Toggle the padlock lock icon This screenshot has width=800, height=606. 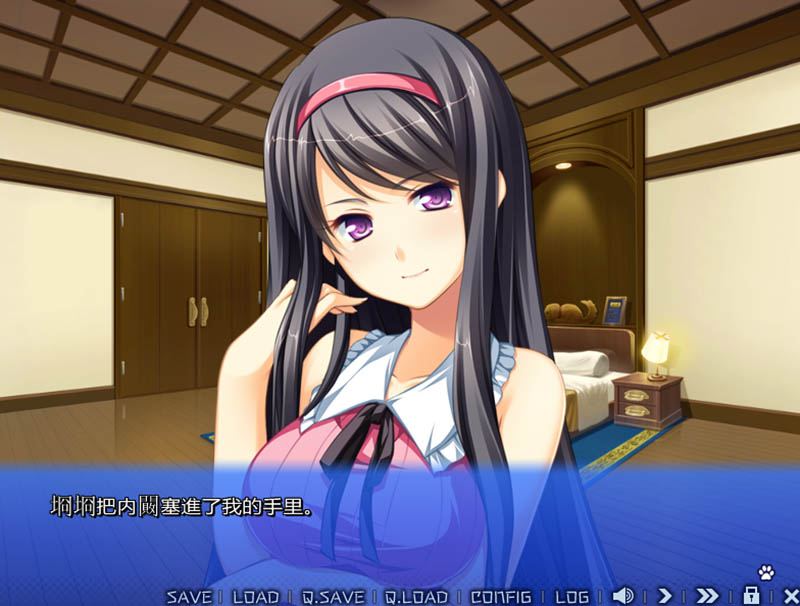751,595
